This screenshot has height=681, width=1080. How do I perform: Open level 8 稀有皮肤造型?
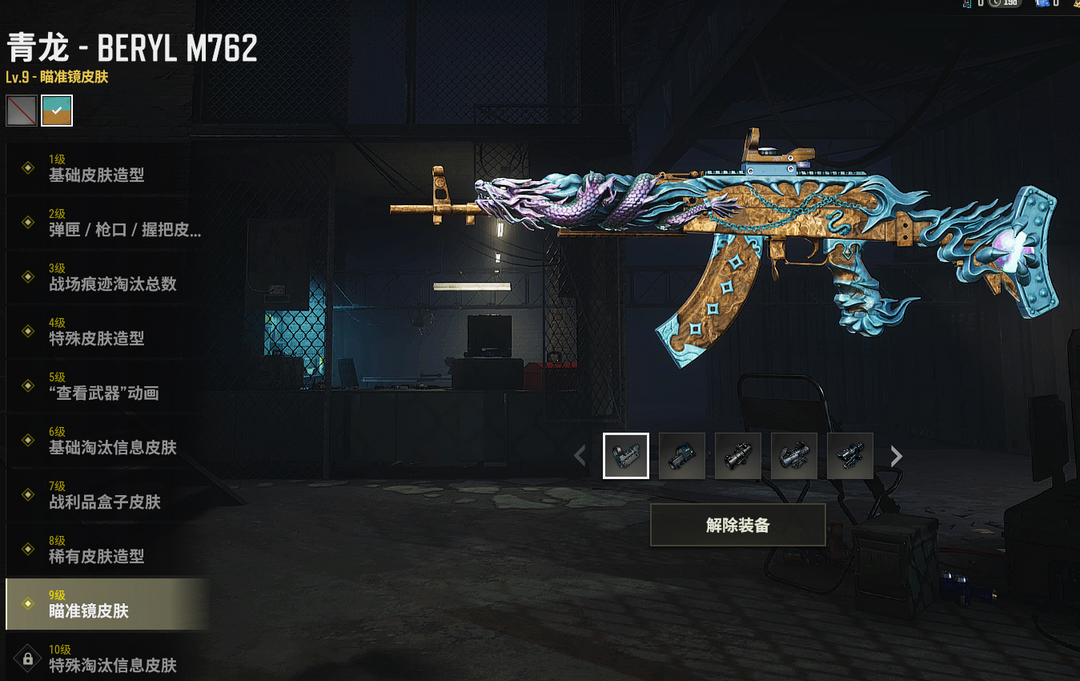pos(105,550)
